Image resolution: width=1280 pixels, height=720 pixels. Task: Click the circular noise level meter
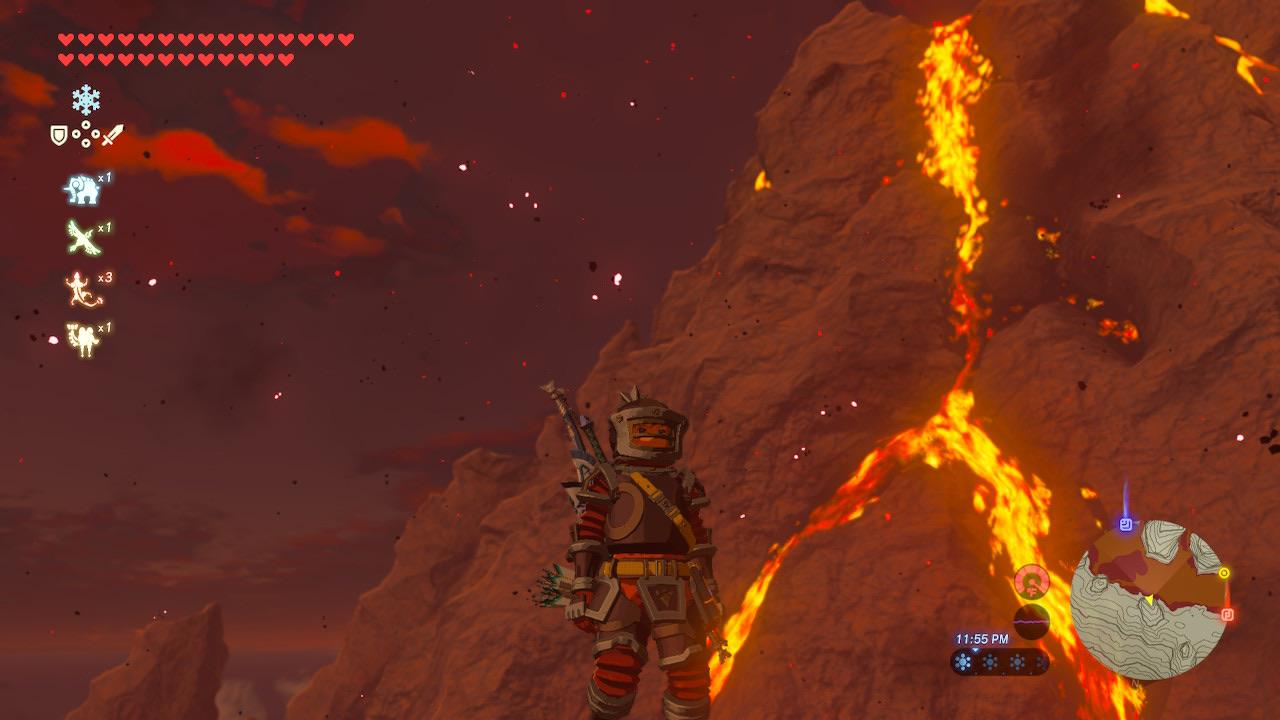point(1031,621)
